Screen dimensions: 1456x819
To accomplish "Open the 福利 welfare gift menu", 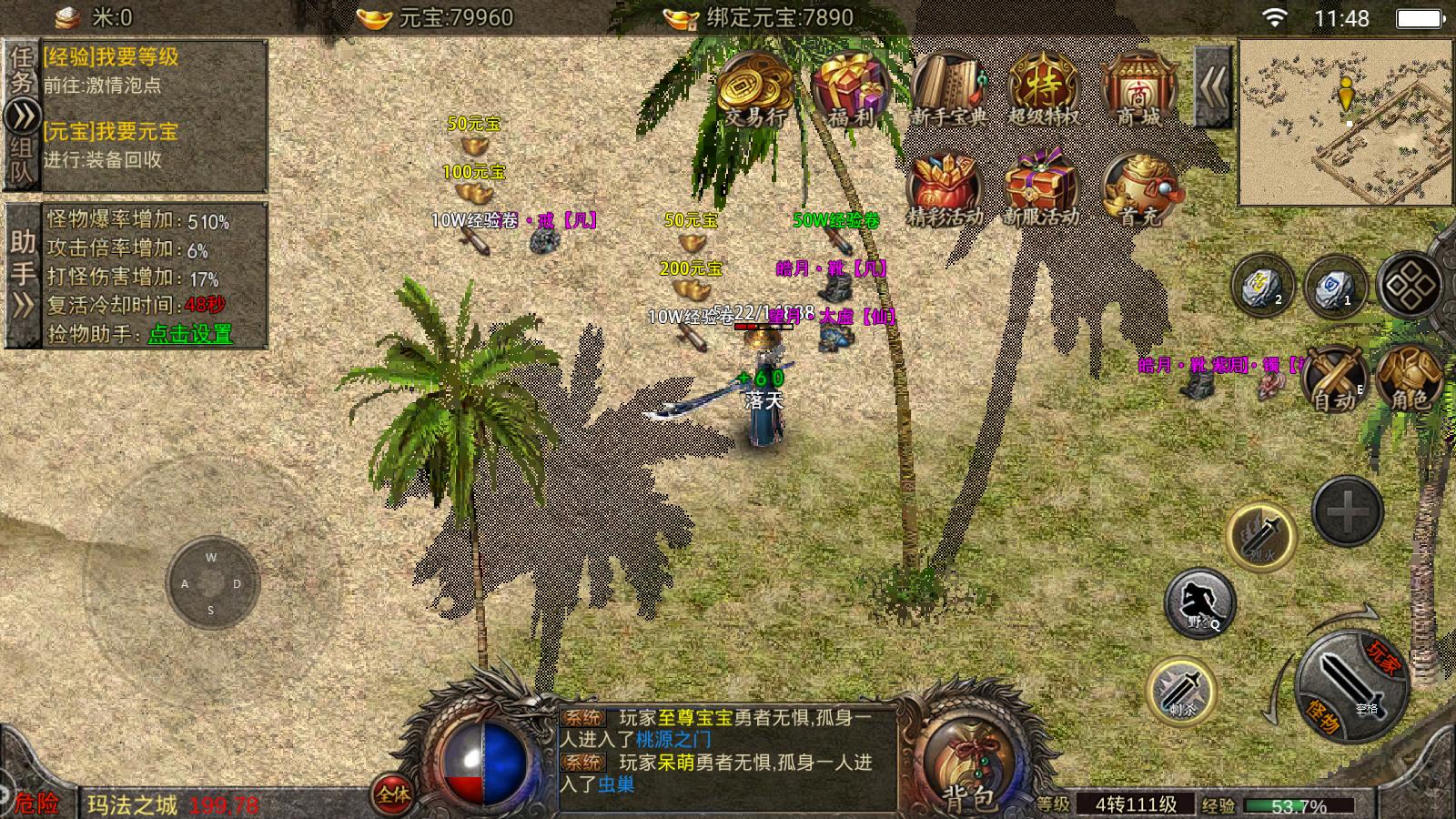I will [x=851, y=89].
